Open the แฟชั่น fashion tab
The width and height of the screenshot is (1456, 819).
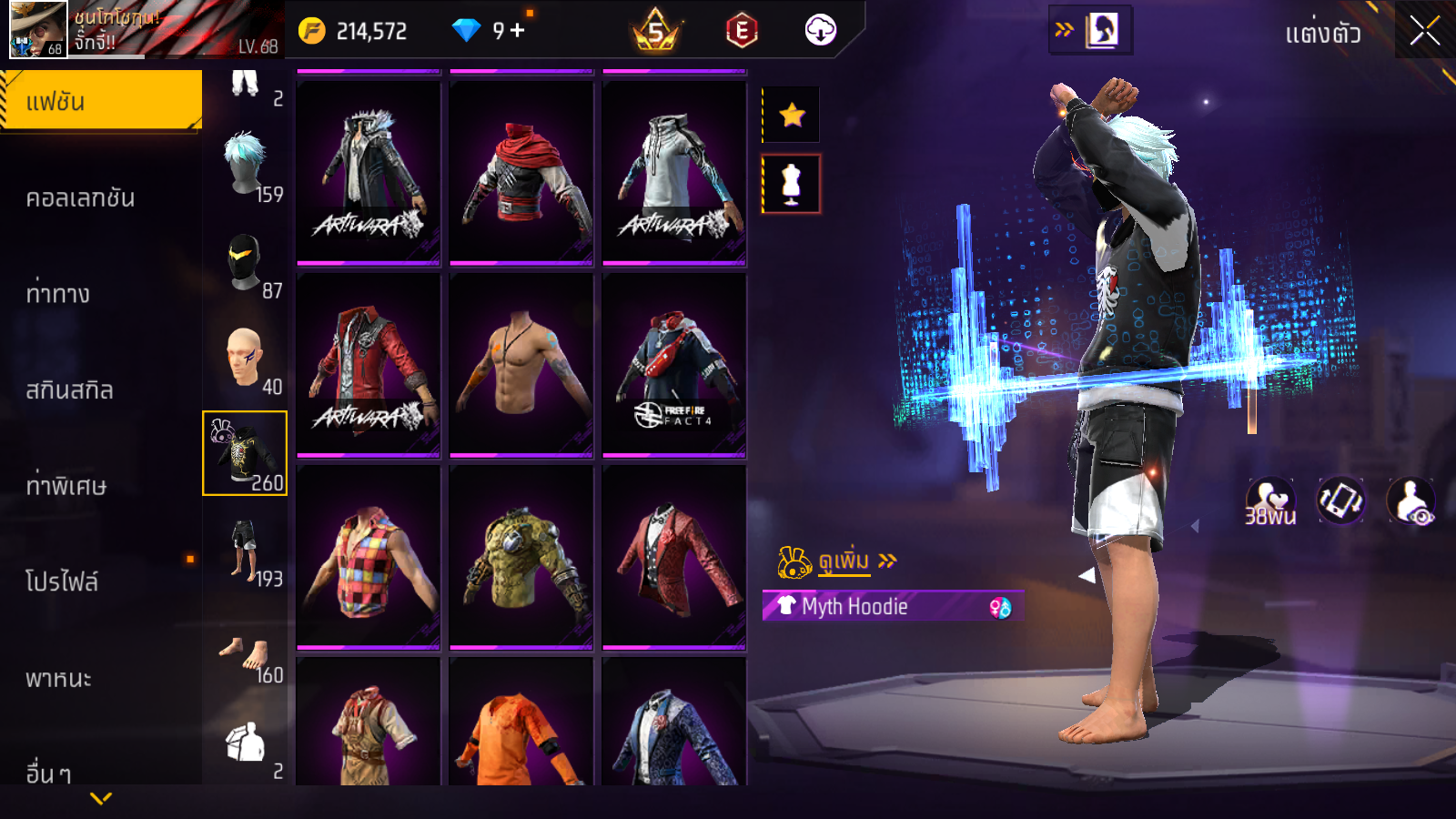[100, 101]
